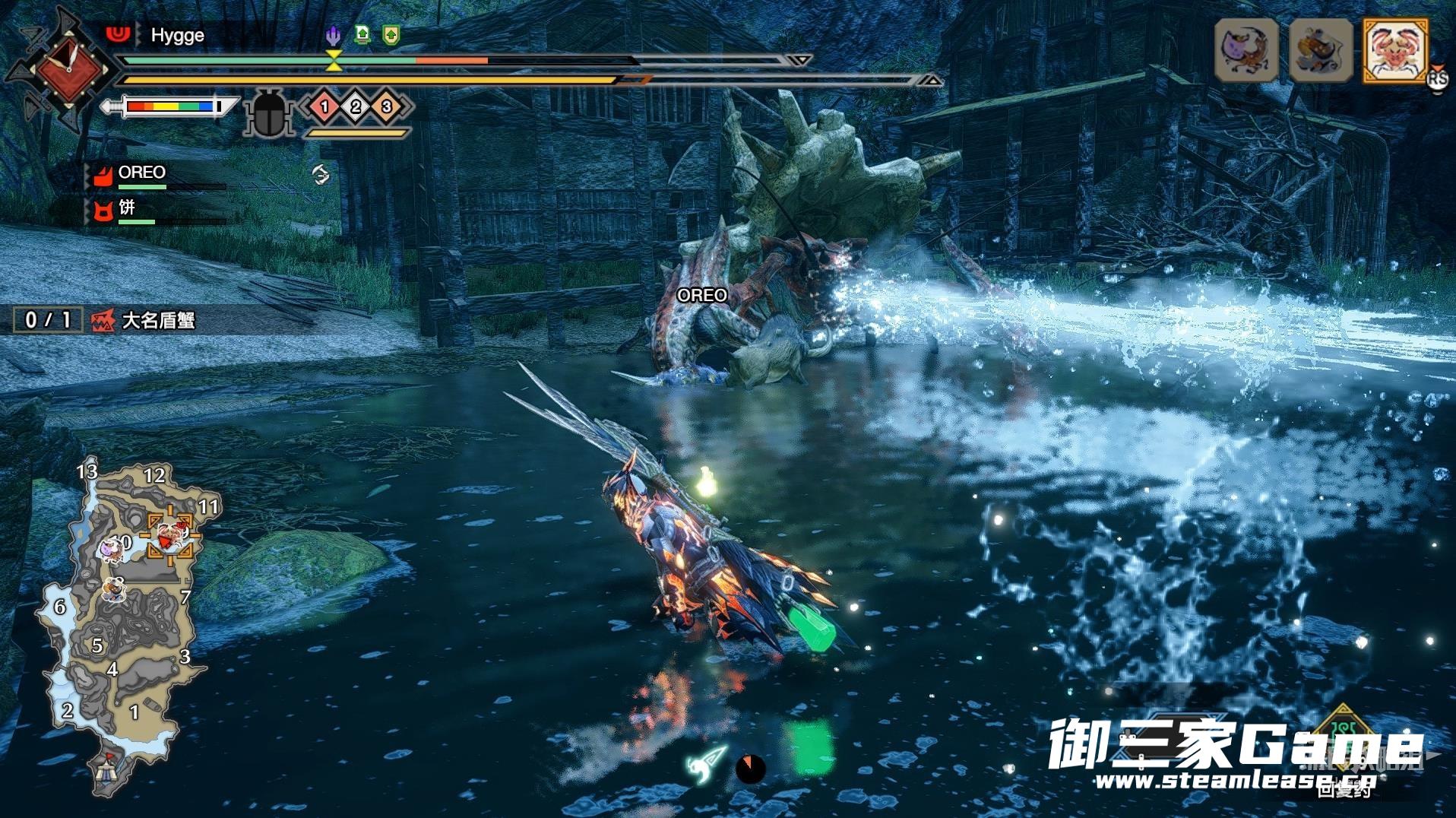Select the orange extract slot number 3

tap(386, 106)
